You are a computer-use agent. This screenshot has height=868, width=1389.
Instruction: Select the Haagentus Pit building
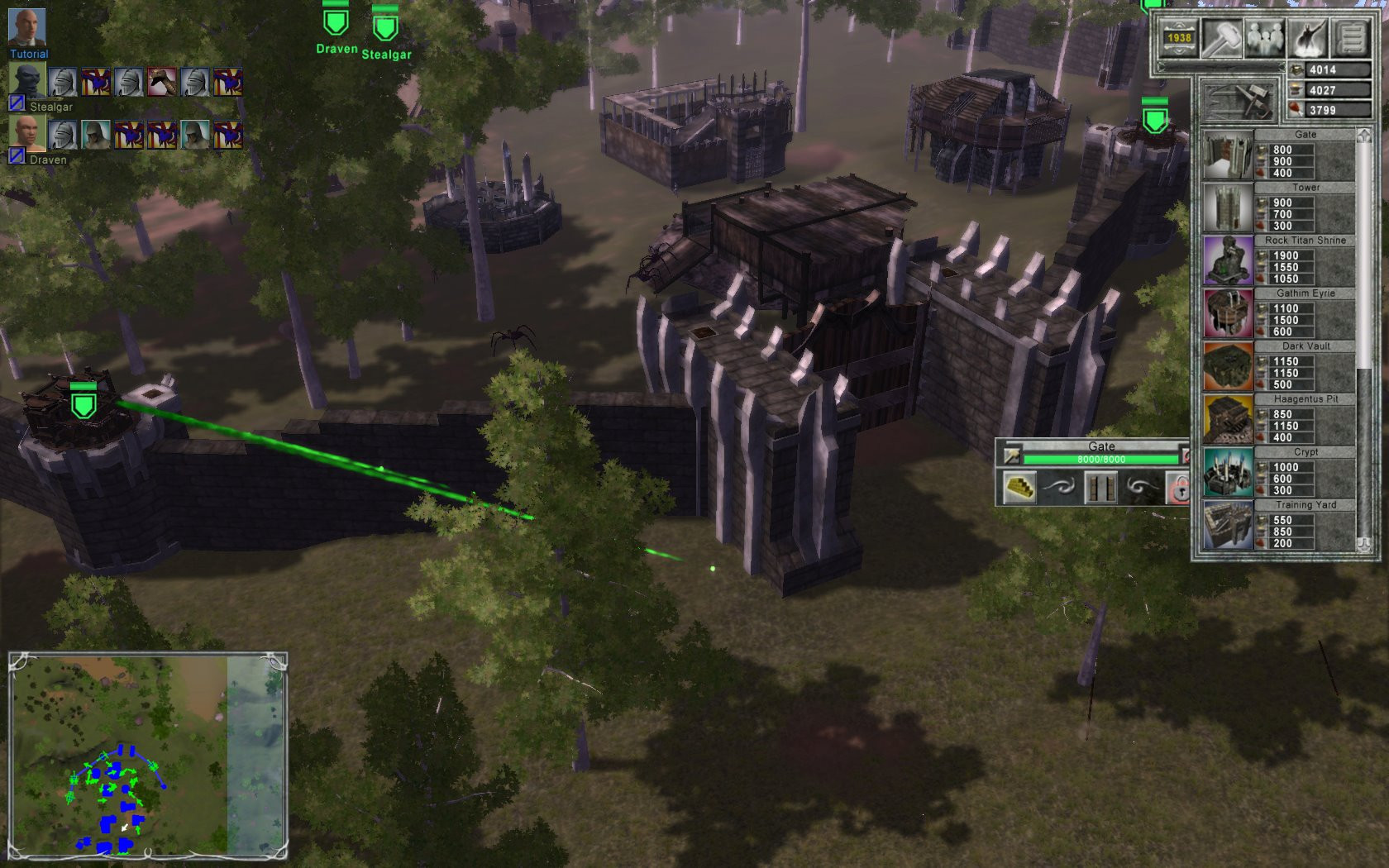coord(1228,419)
